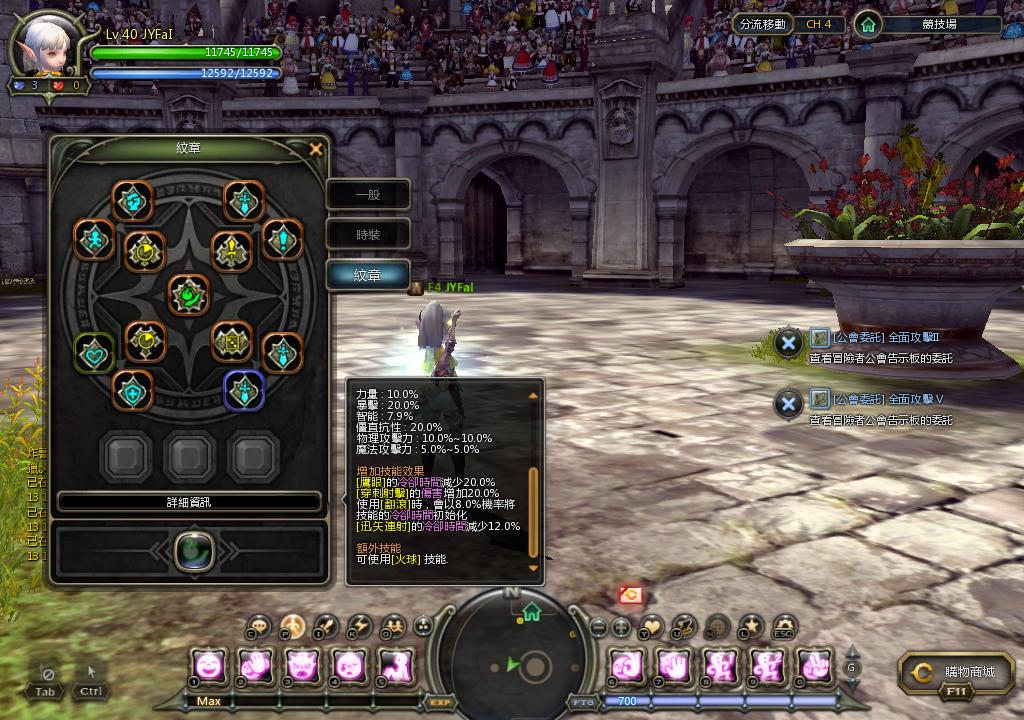
Task: Select the cyan exclamation mark crest
Action: pyautogui.click(x=283, y=240)
